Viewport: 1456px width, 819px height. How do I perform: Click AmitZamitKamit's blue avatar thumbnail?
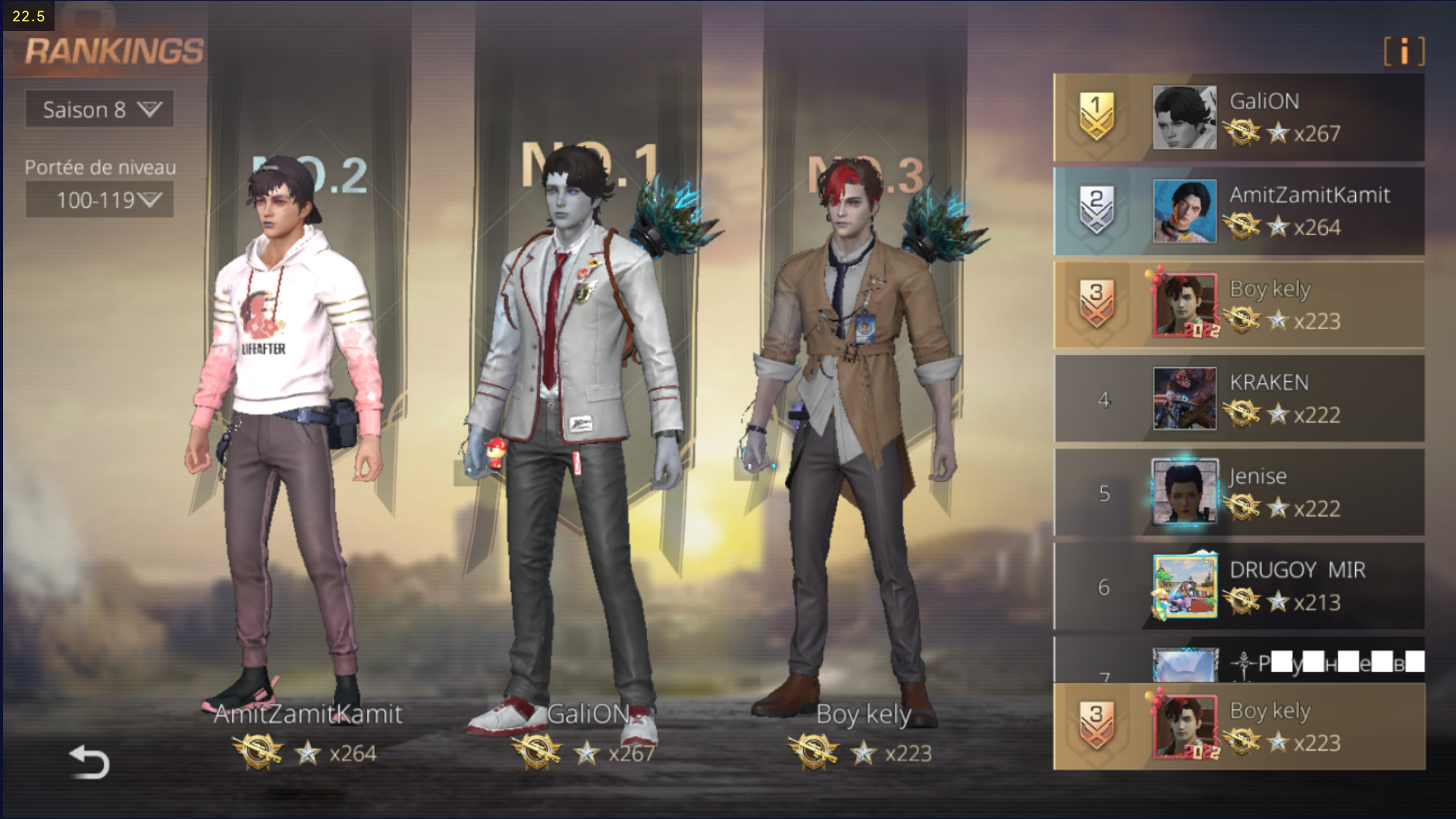coord(1185,211)
